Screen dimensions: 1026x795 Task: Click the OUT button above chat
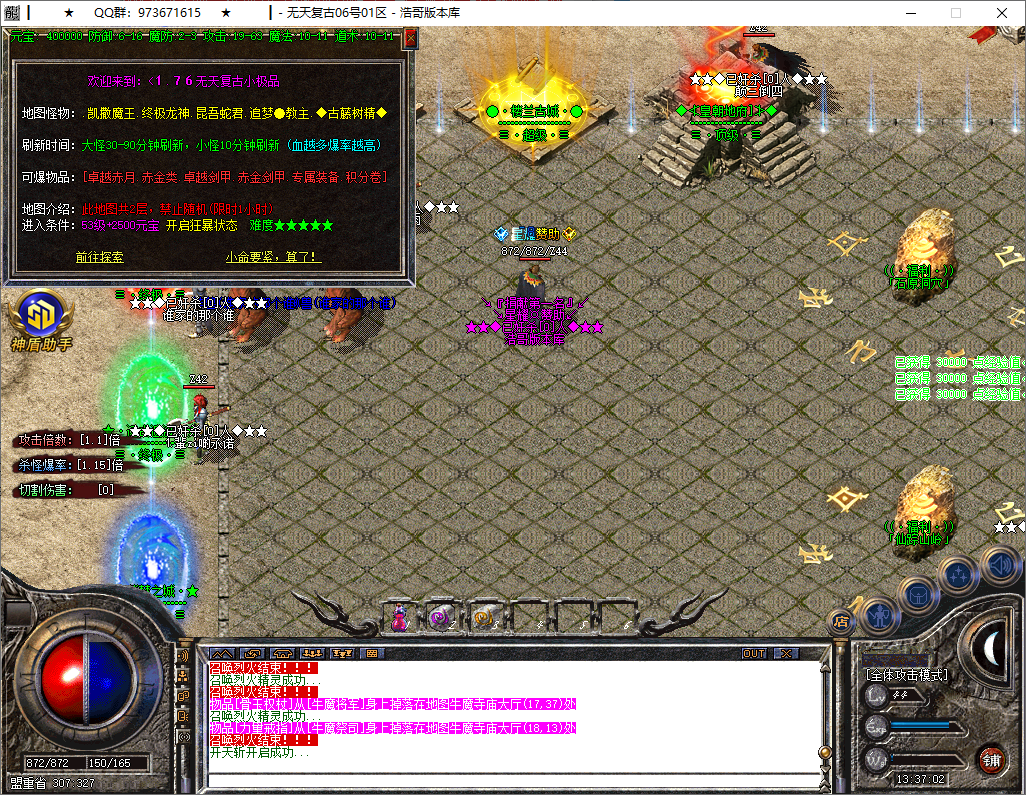coord(754,653)
